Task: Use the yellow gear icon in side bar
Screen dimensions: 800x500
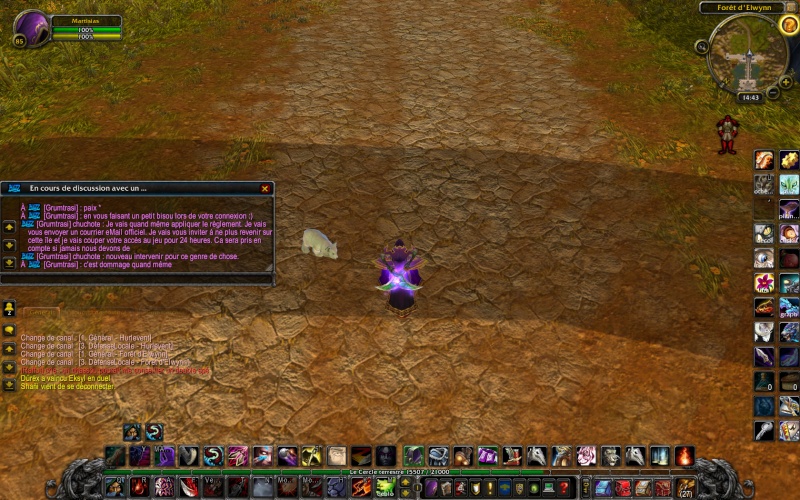Action: pyautogui.click(x=789, y=160)
